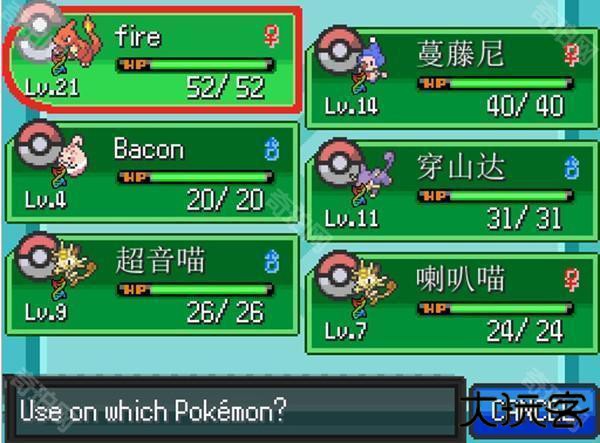This screenshot has width=600, height=443.
Task: Select the Lv.21 Pokémon named fire
Action: (152, 62)
